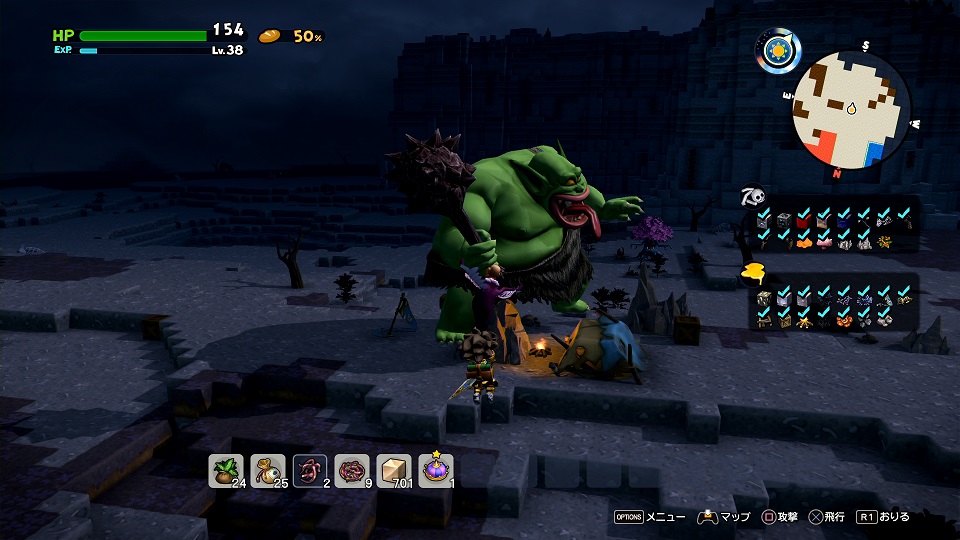Select the pink worm item slot
The image size is (960, 540).
(310, 470)
